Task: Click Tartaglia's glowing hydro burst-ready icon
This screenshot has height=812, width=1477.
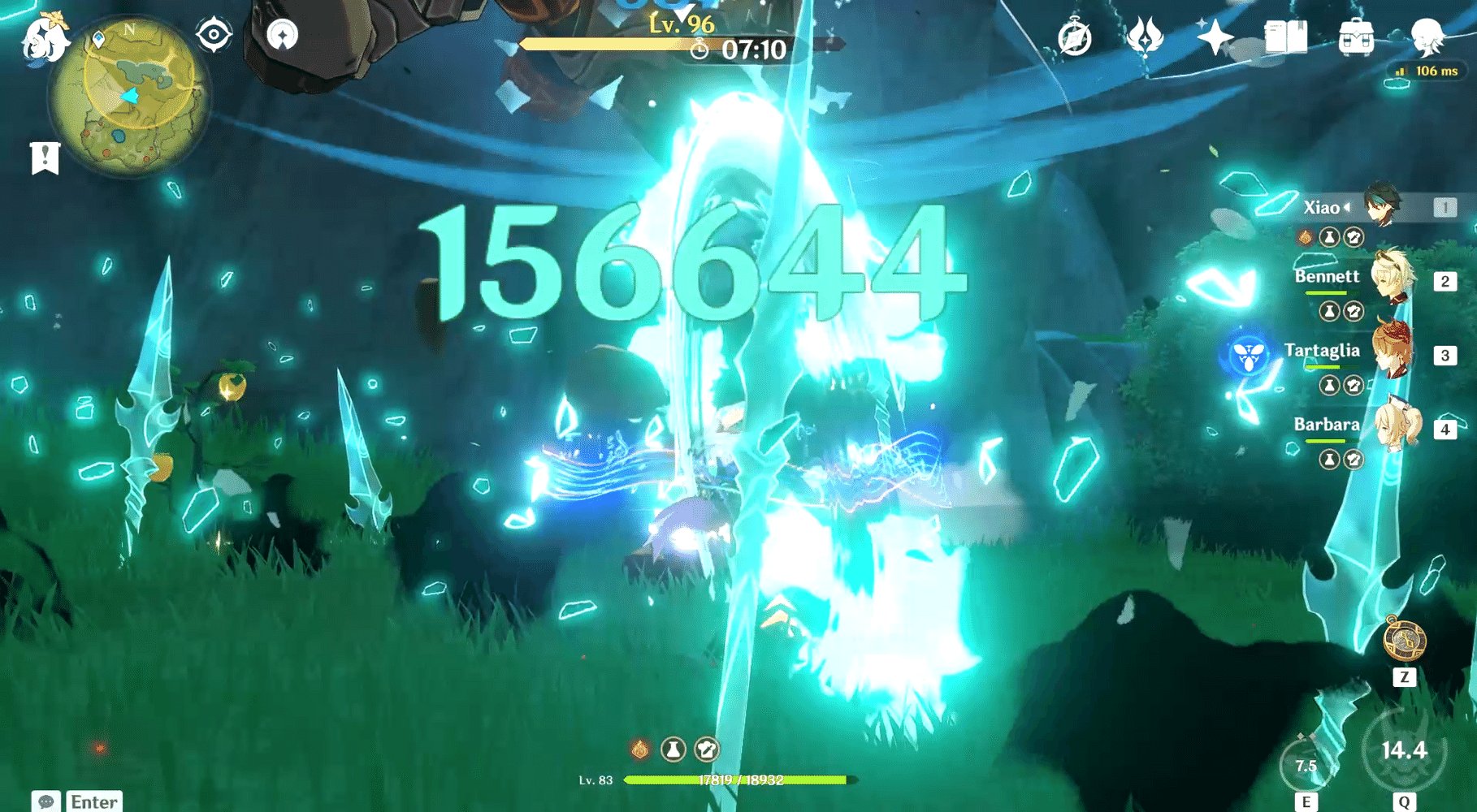Action: coord(1249,355)
